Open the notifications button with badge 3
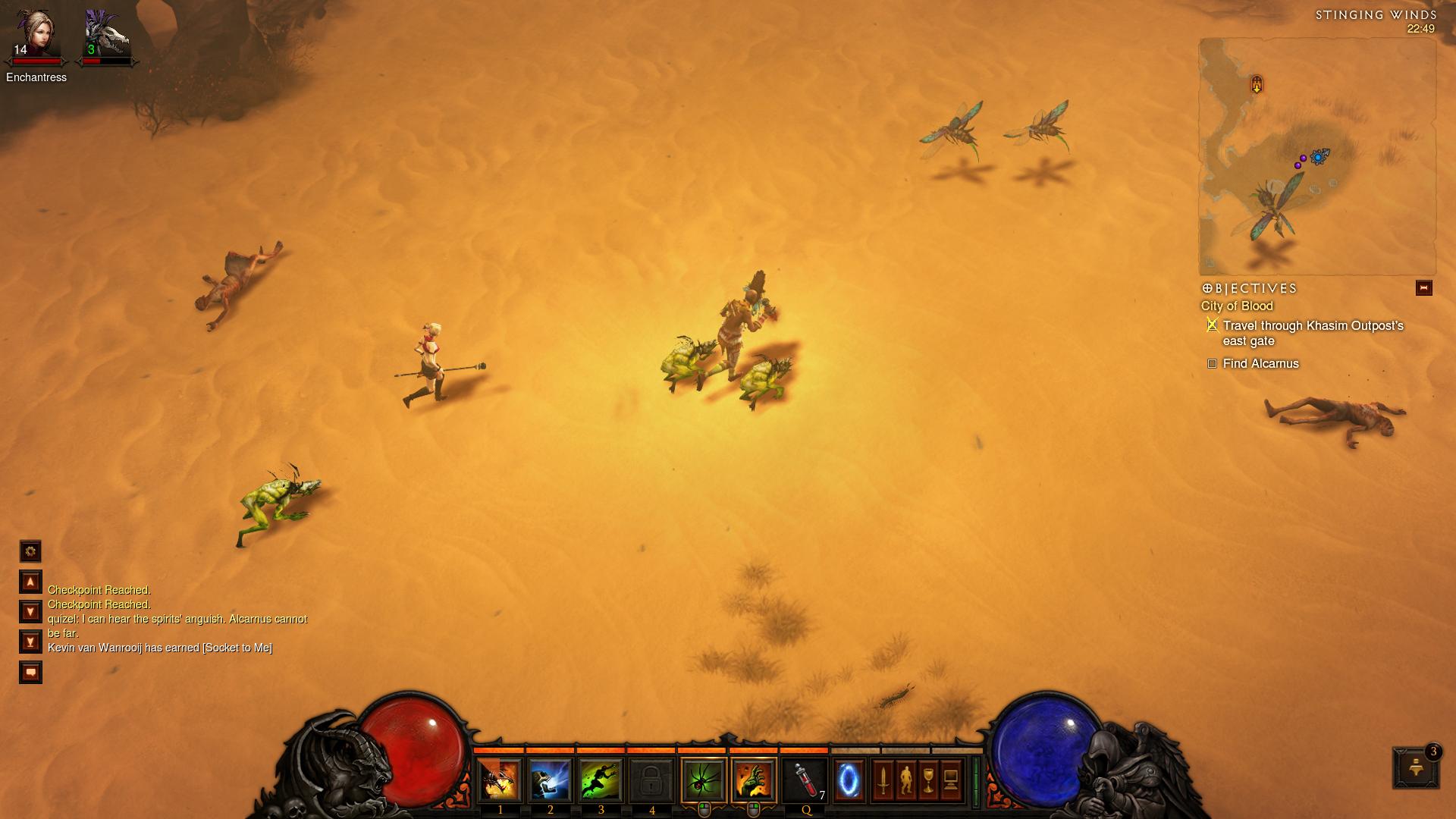Viewport: 1456px width, 819px height. pos(1415,767)
